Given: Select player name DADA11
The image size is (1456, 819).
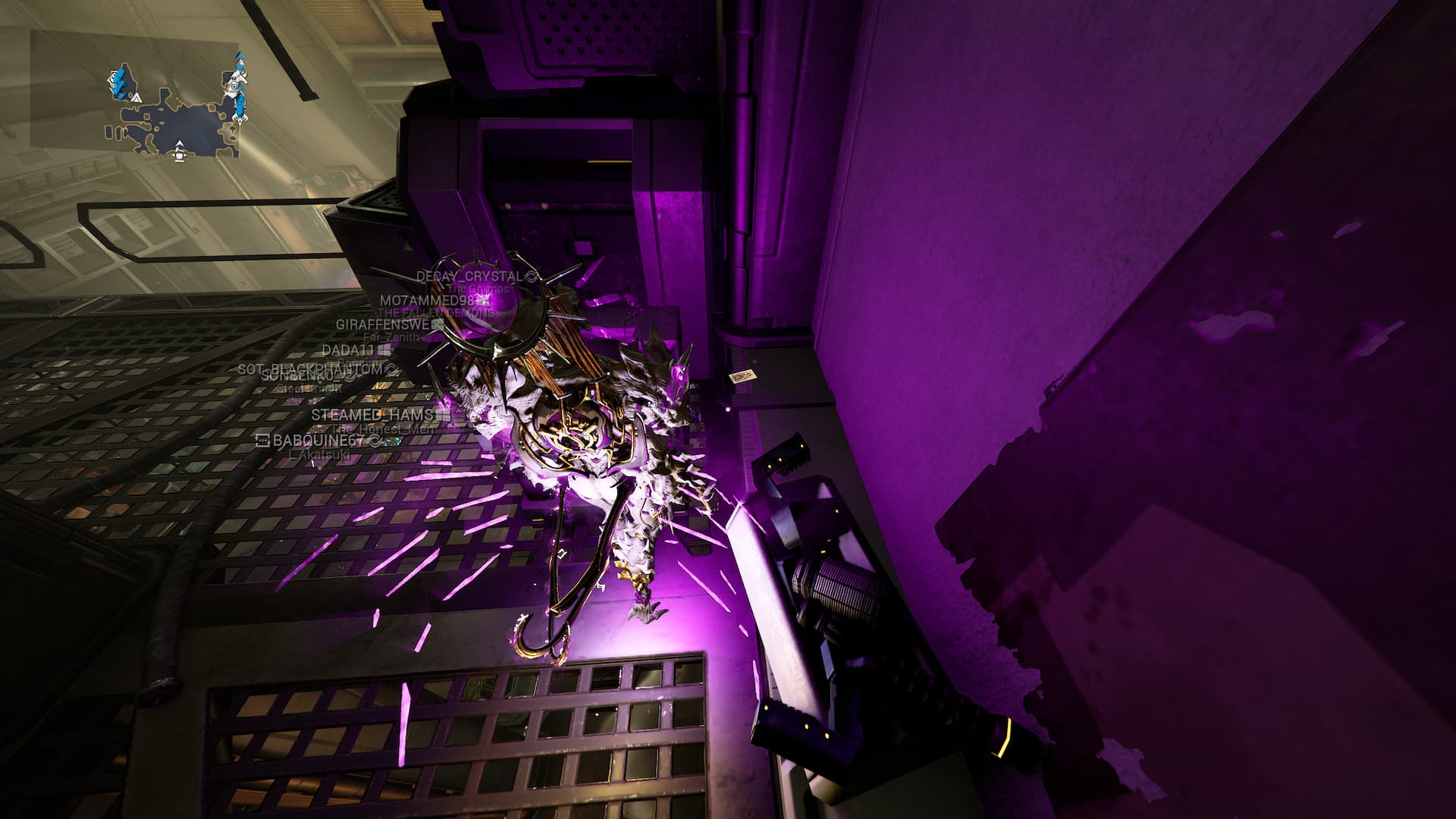Looking at the screenshot, I should pyautogui.click(x=348, y=350).
